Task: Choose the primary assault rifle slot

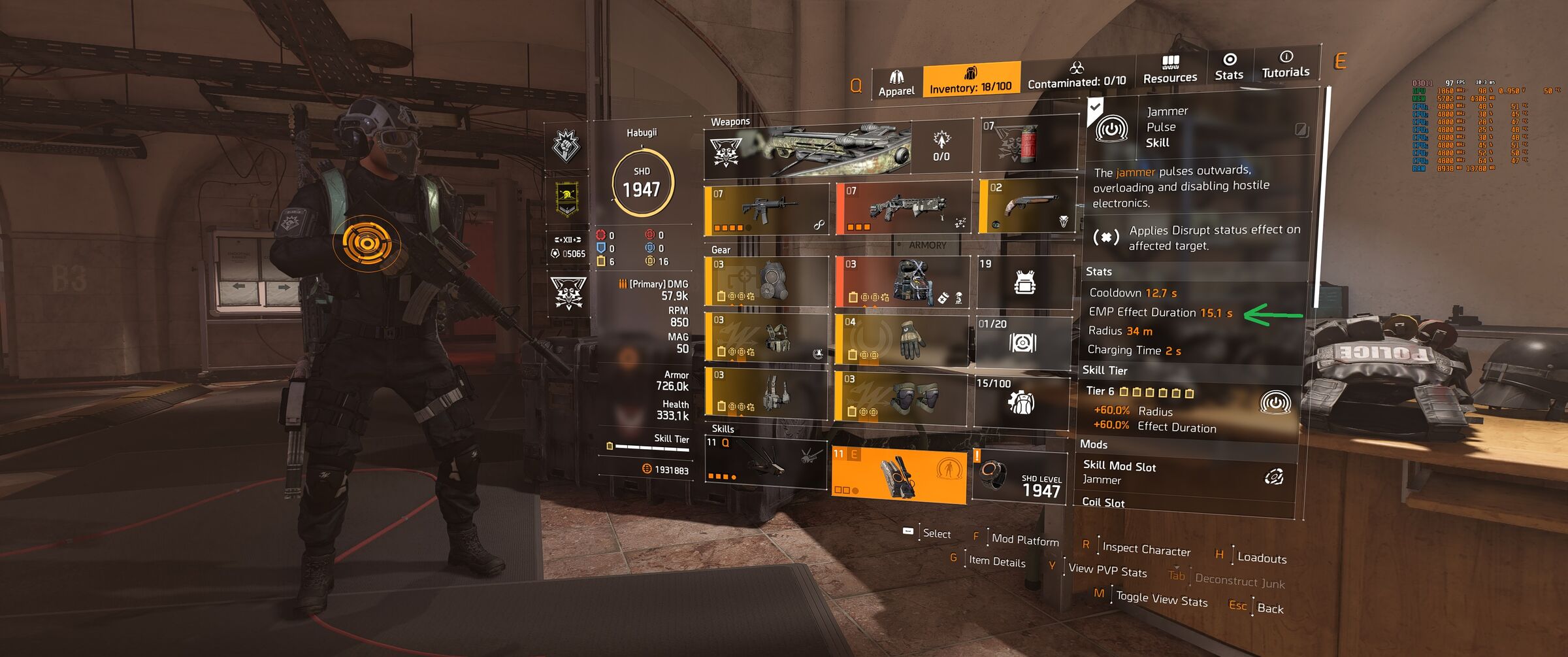Action: 767,211
